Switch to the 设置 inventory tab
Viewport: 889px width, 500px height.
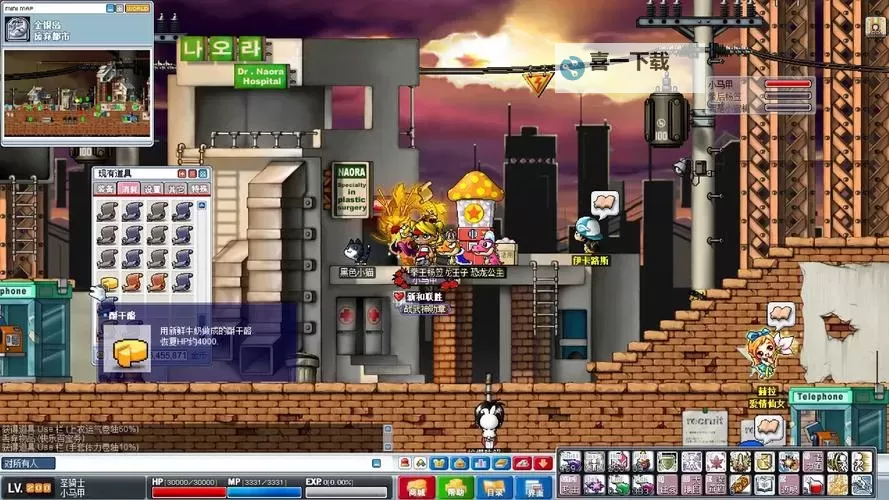[x=152, y=188]
